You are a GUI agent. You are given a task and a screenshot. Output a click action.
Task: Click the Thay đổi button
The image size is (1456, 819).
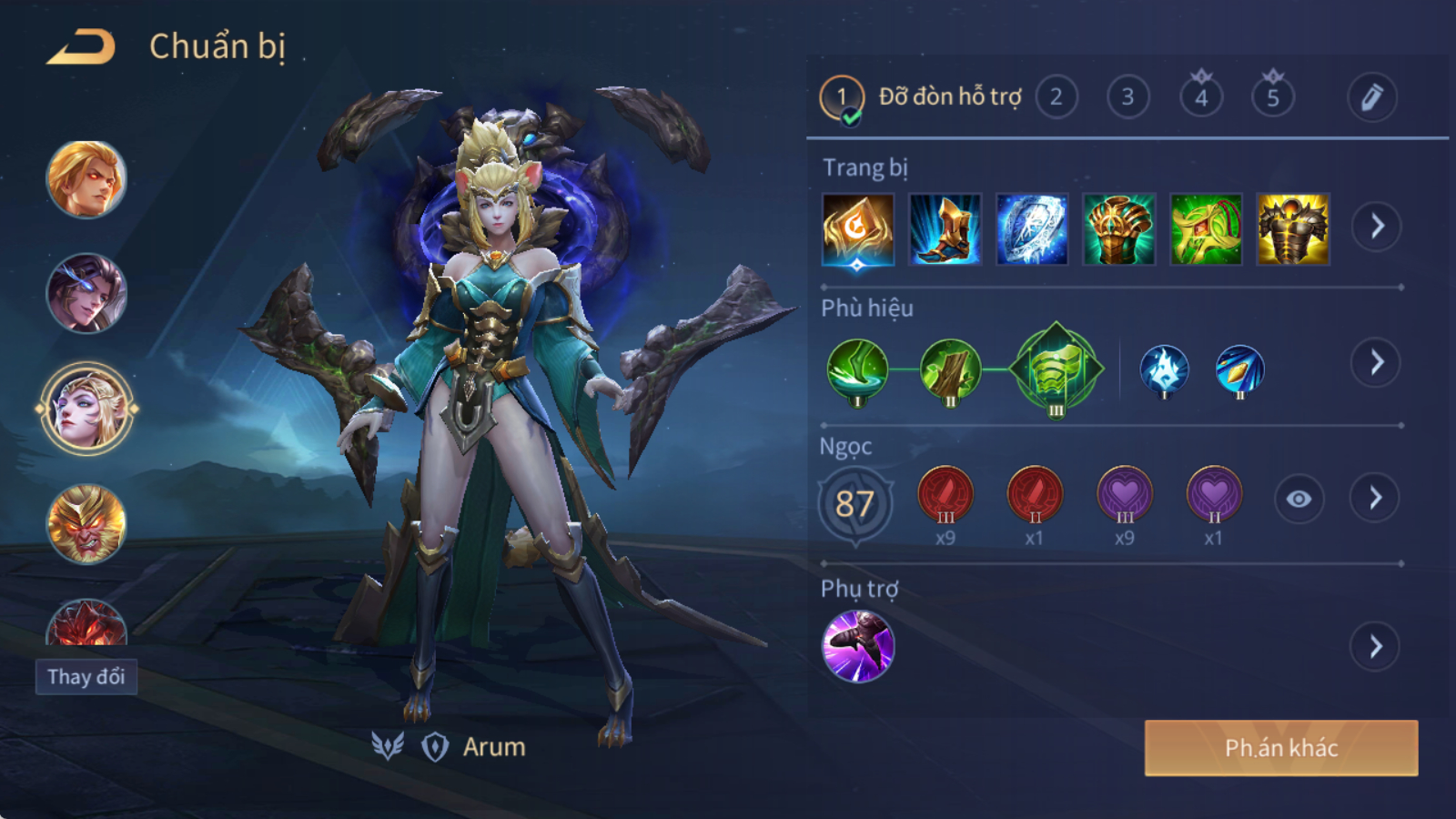pyautogui.click(x=86, y=677)
